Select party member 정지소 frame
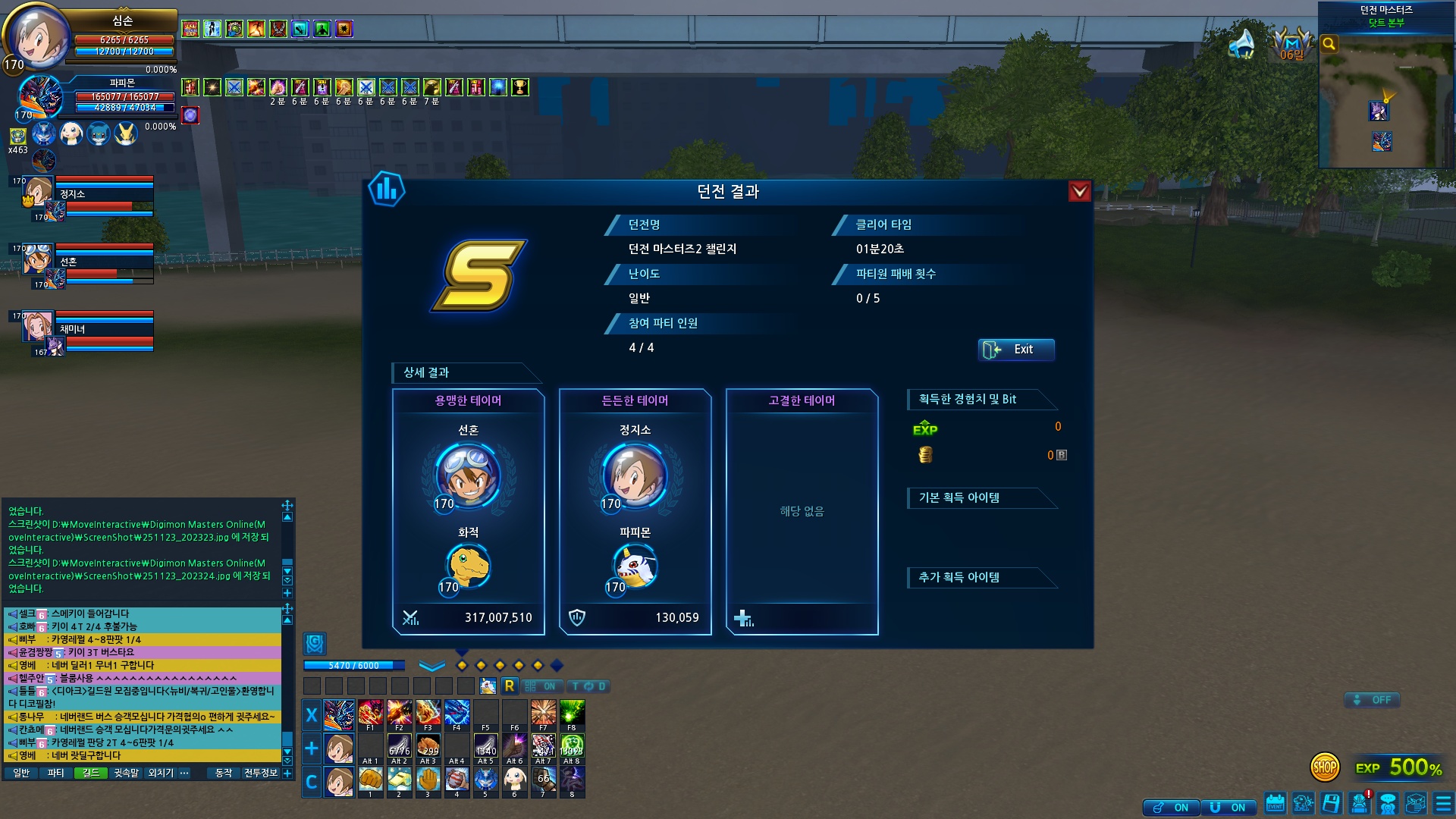Image resolution: width=1456 pixels, height=819 pixels. pyautogui.click(x=91, y=196)
